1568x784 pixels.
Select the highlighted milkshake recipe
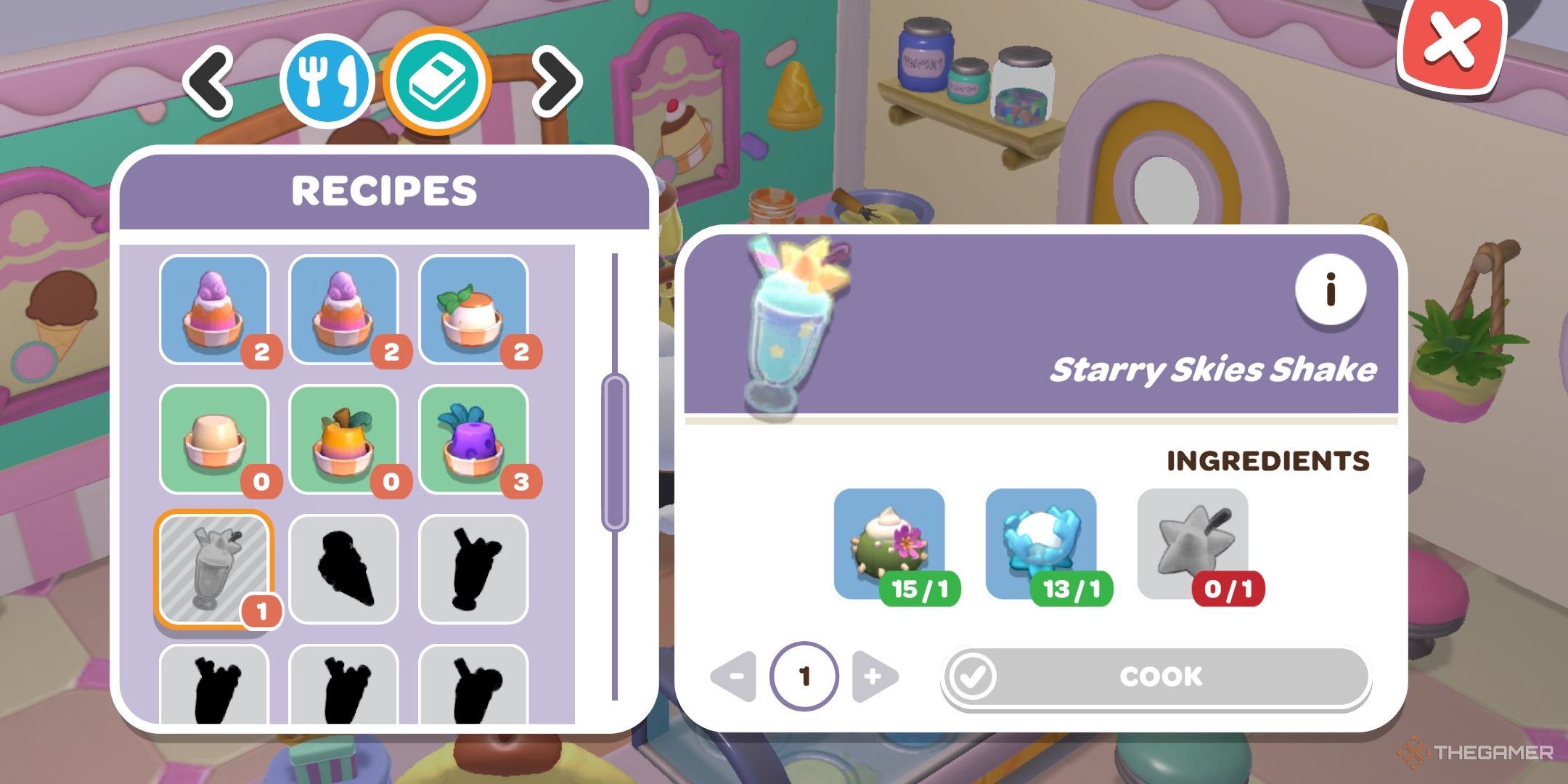216,570
